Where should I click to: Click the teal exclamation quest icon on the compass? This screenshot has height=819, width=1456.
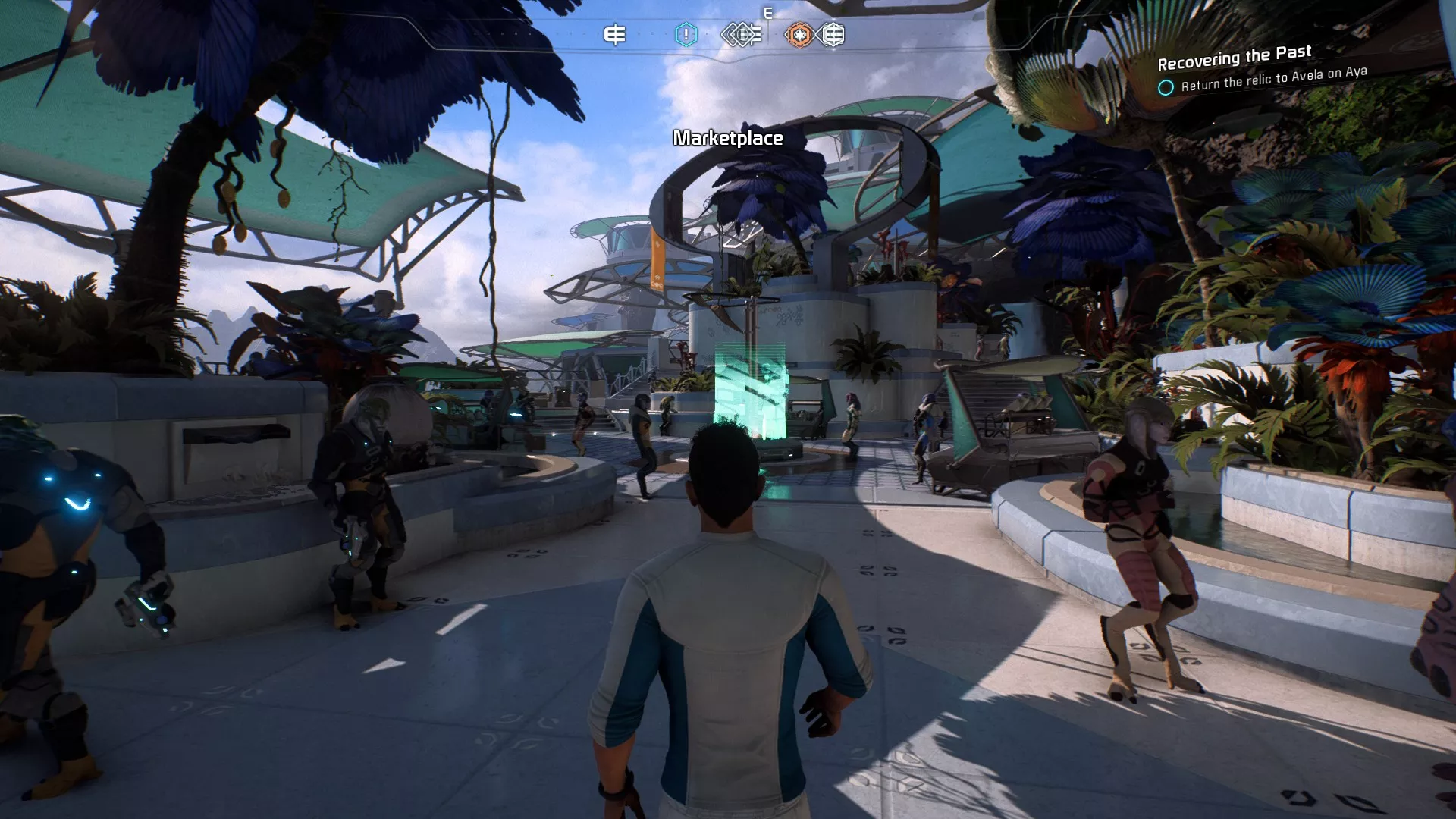coord(686,33)
